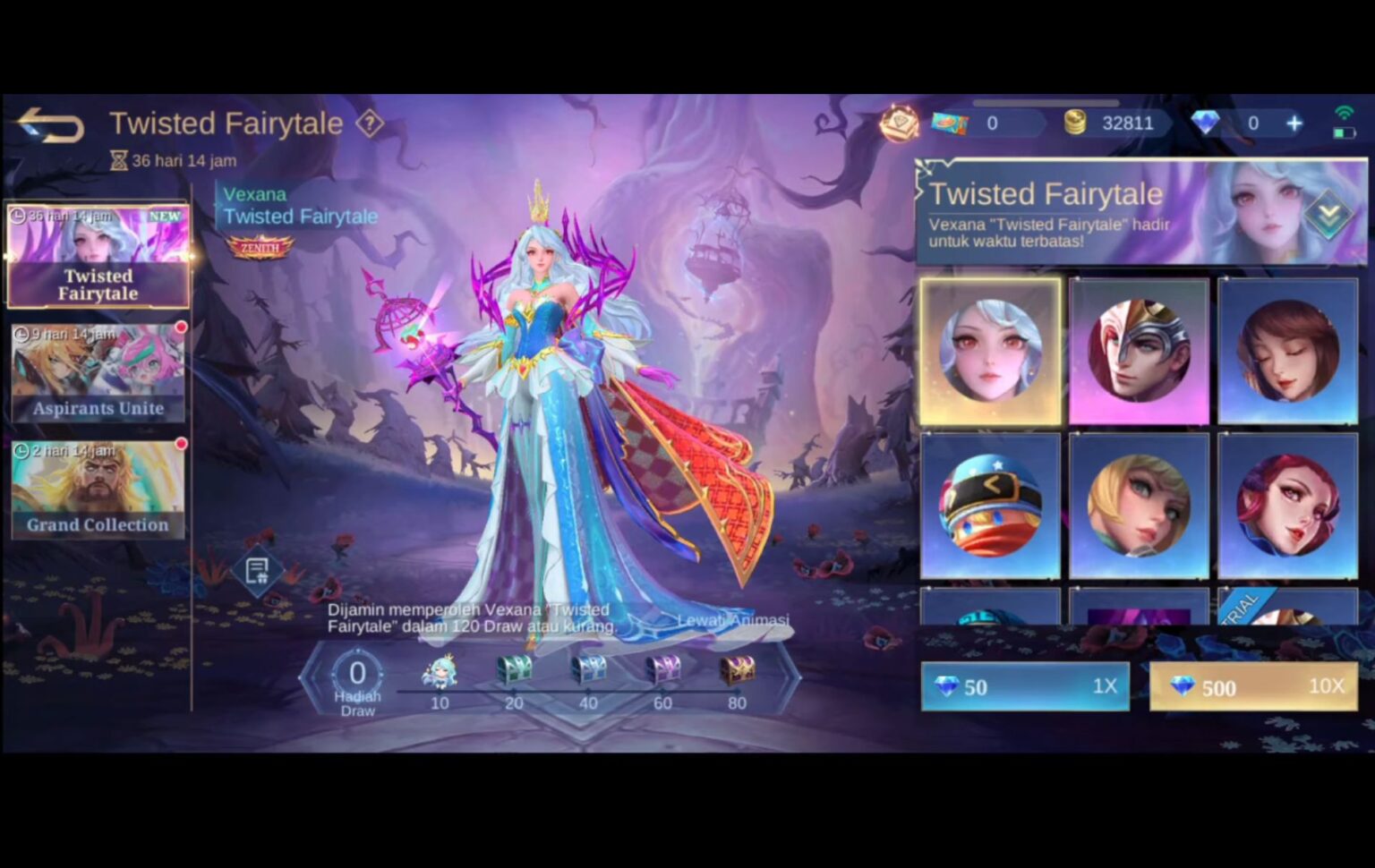Click the ticket currency icon
Viewport: 1375px width, 868px height.
(951, 123)
